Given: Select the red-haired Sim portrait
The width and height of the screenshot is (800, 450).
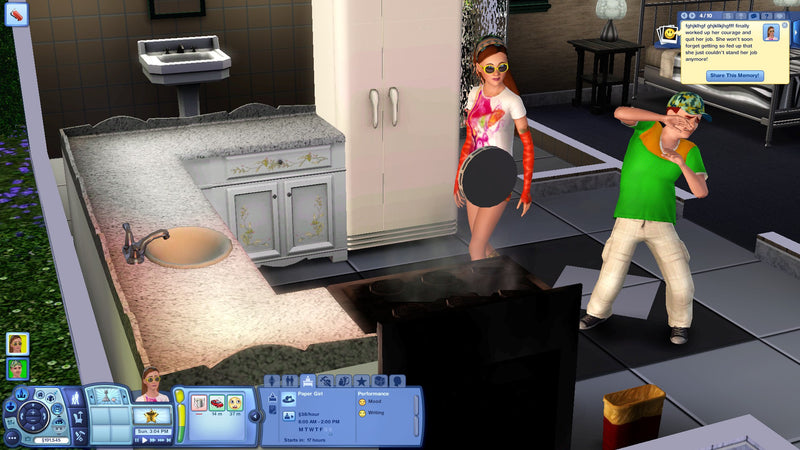Looking at the screenshot, I should 17,343.
